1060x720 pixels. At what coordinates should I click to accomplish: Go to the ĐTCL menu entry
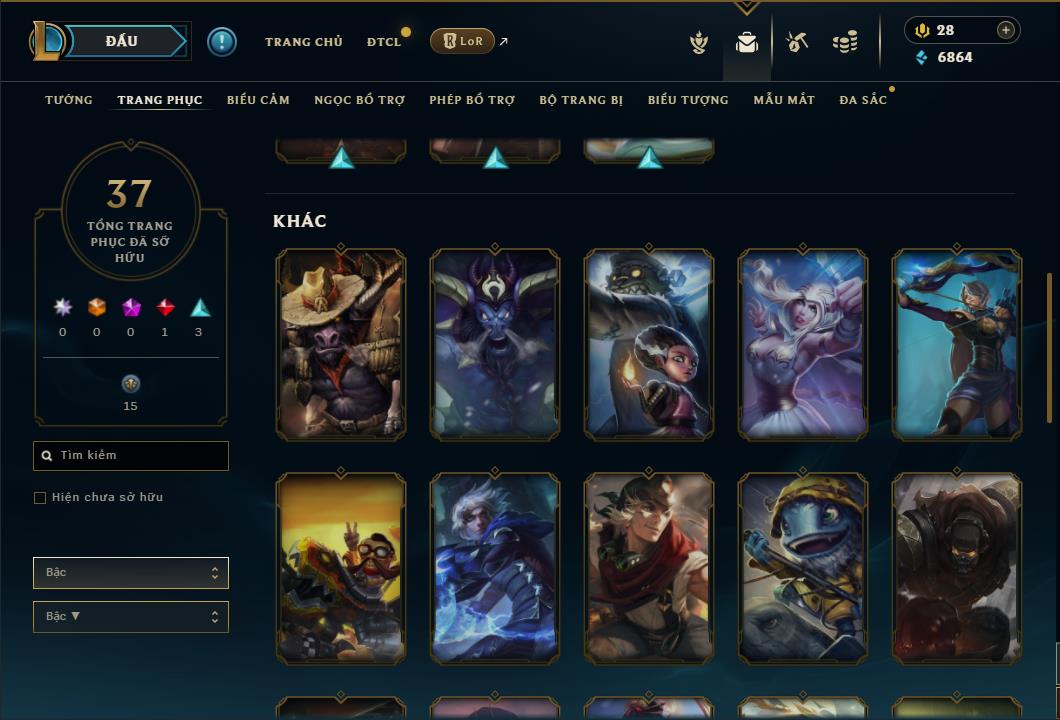[x=384, y=42]
